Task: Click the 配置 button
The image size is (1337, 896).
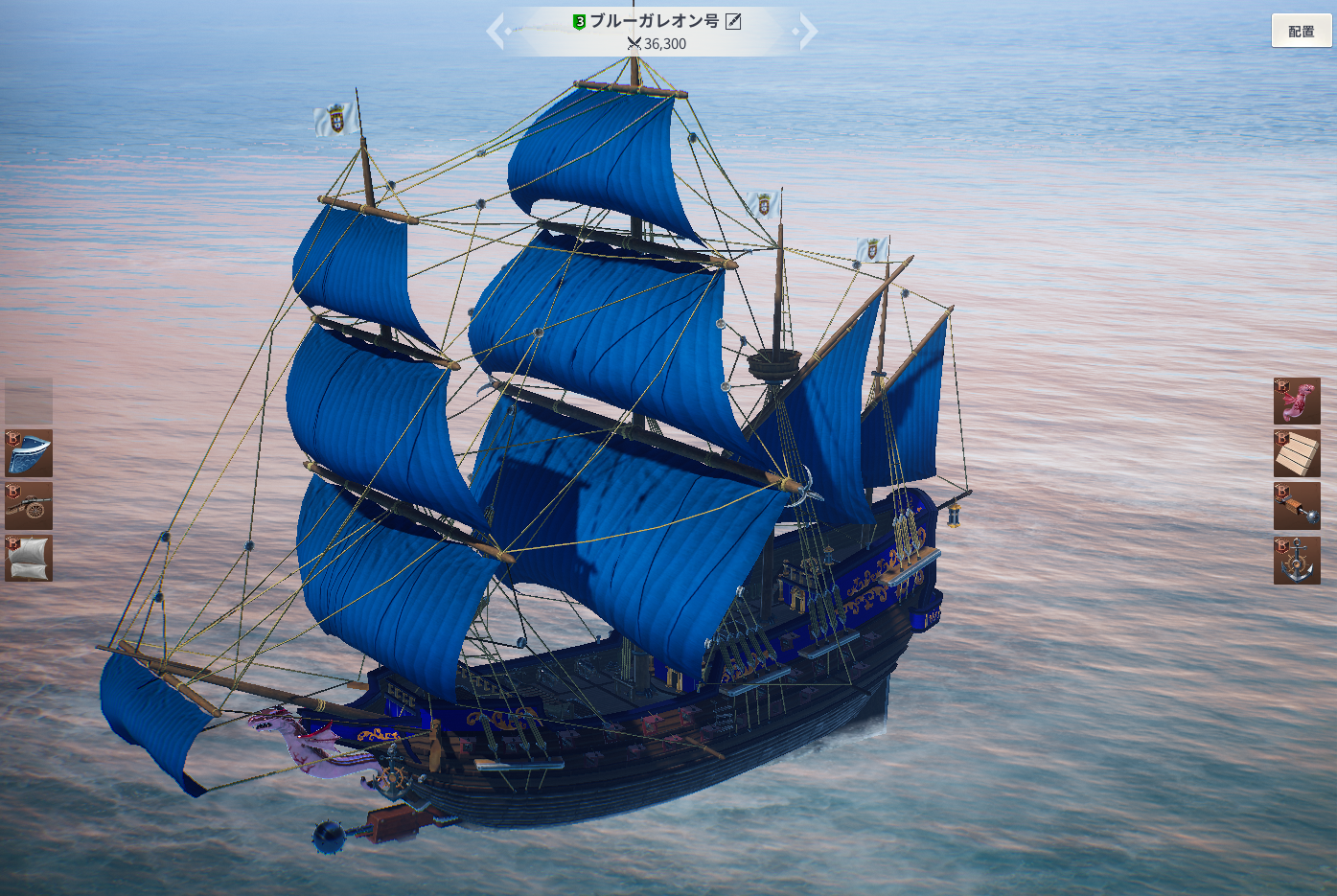Action: coord(1301,31)
